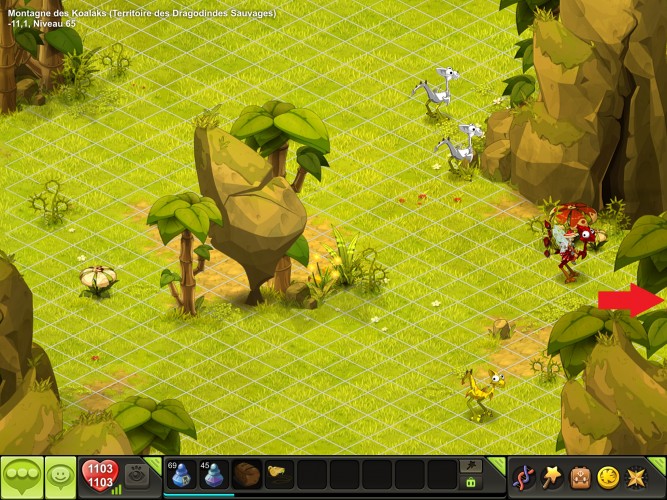Toggle the eye icon button
The height and width of the screenshot is (500, 667).
coord(136,474)
